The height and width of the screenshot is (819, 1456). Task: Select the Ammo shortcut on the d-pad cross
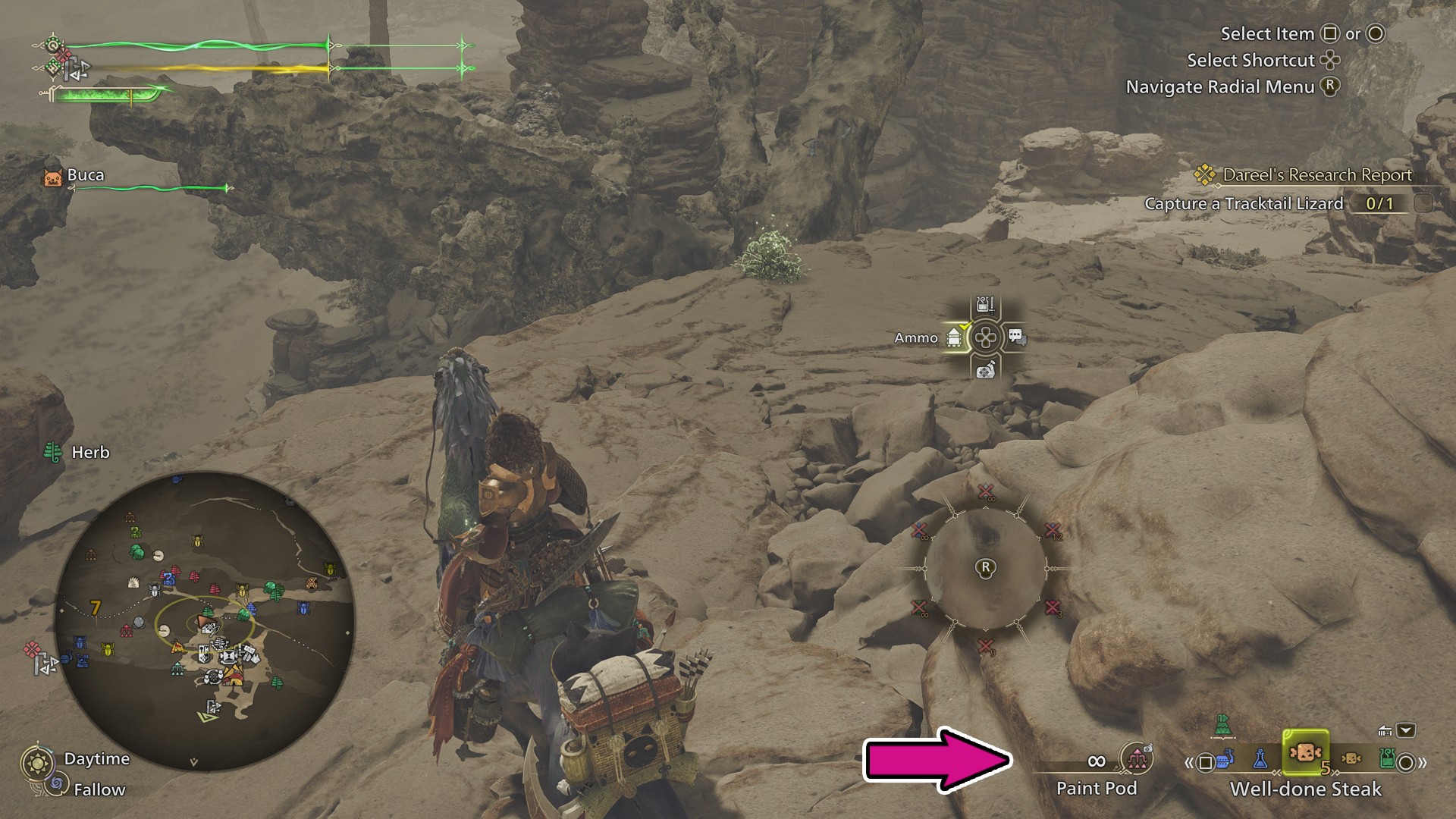954,338
